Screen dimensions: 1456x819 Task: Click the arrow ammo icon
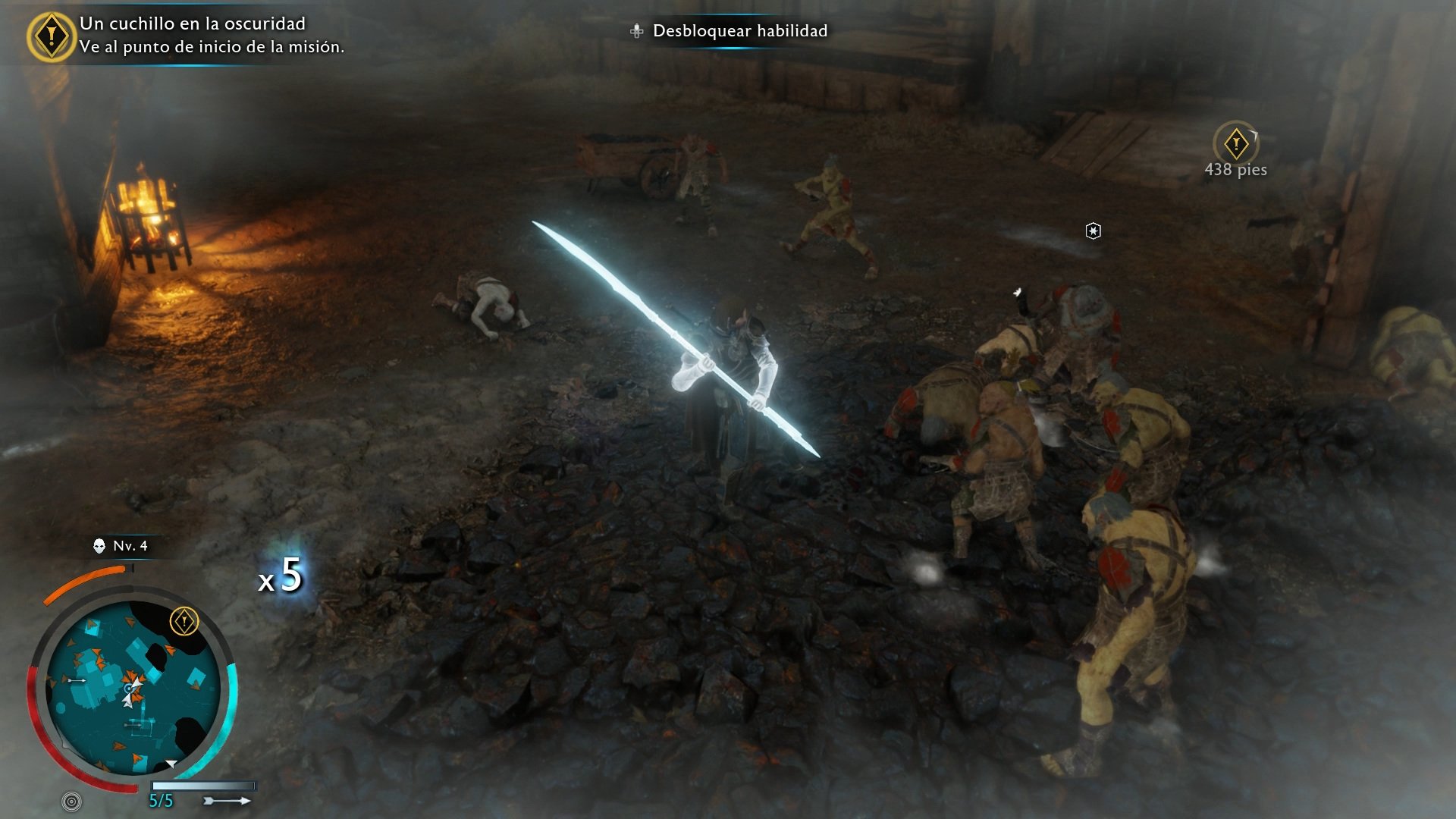(x=227, y=801)
